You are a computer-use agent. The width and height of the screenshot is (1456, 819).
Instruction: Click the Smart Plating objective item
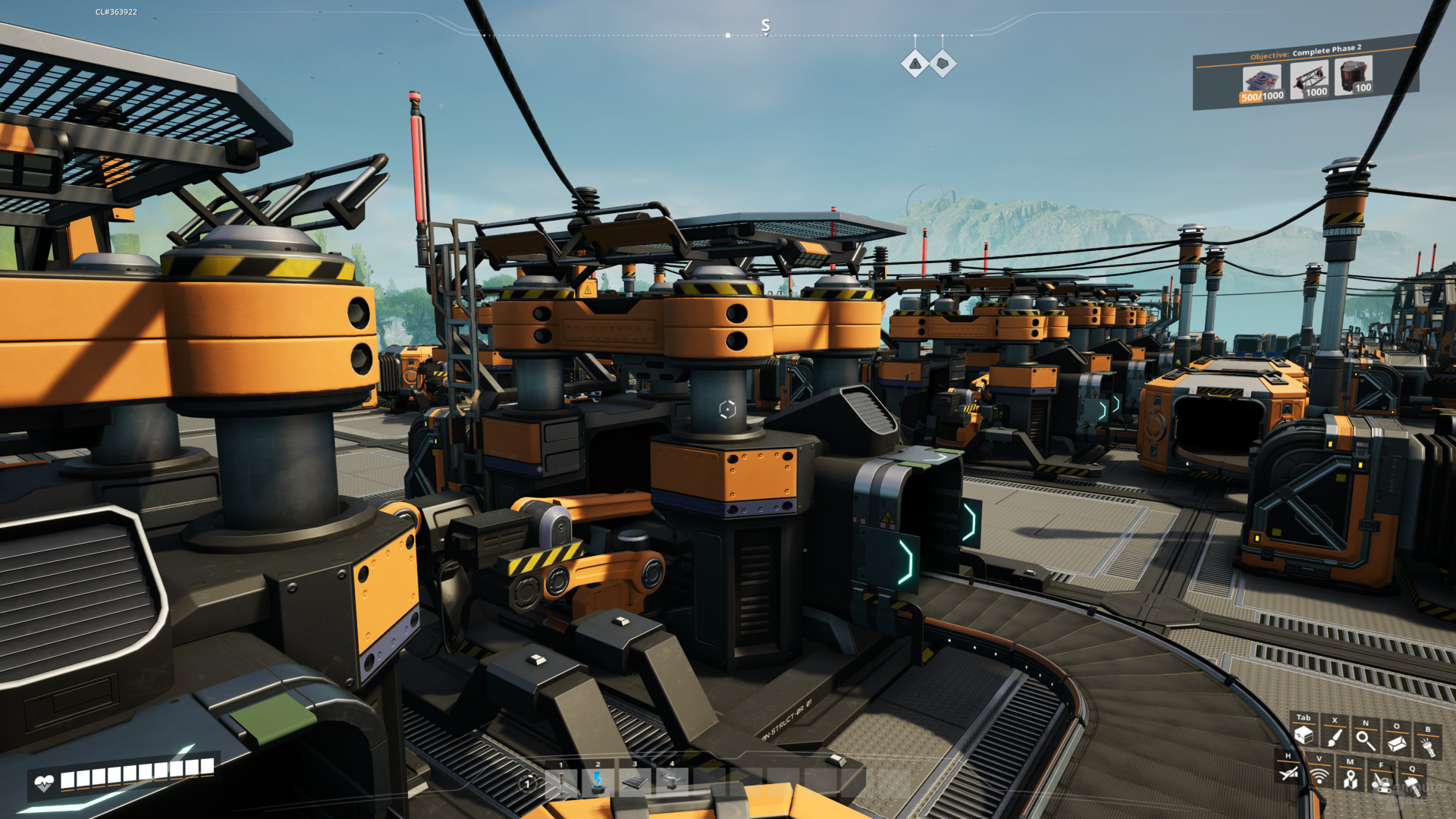point(1262,83)
